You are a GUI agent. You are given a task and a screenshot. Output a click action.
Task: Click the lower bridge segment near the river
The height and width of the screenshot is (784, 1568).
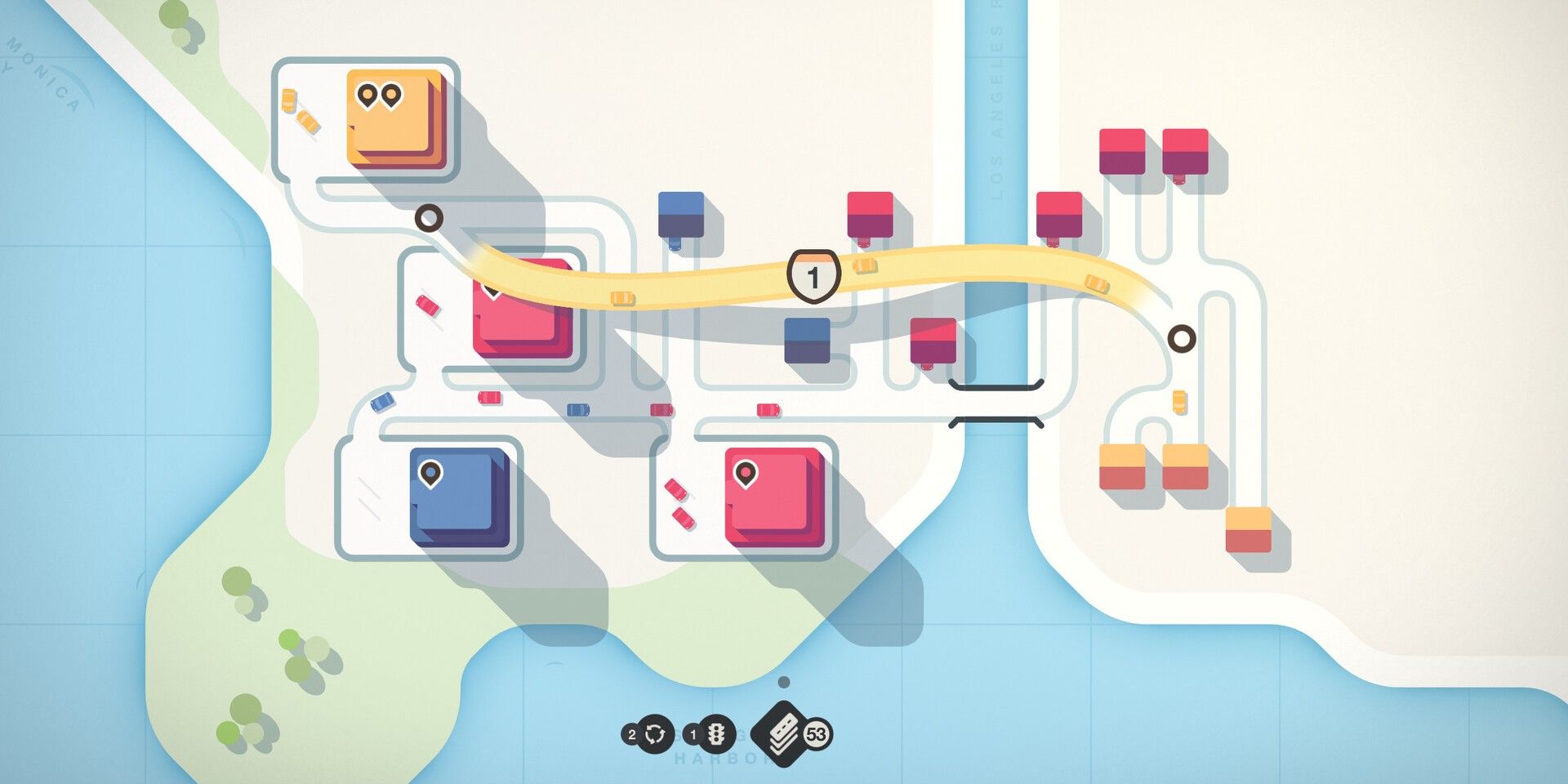[x=996, y=421]
